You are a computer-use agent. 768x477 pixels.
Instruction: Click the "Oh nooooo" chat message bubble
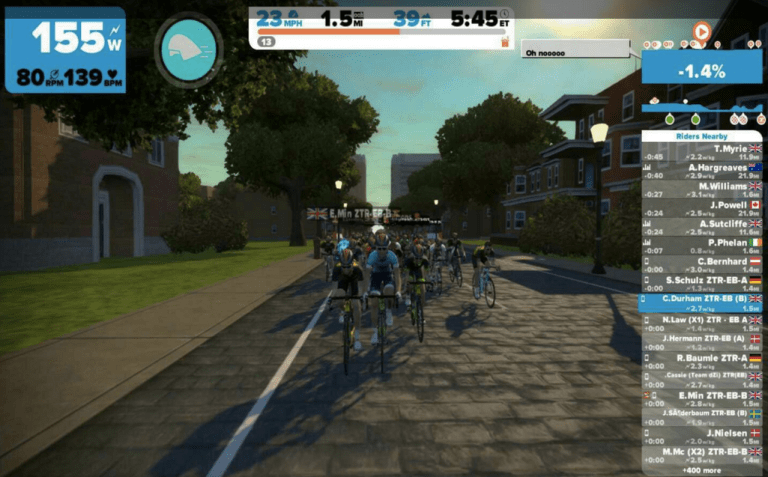click(x=575, y=53)
